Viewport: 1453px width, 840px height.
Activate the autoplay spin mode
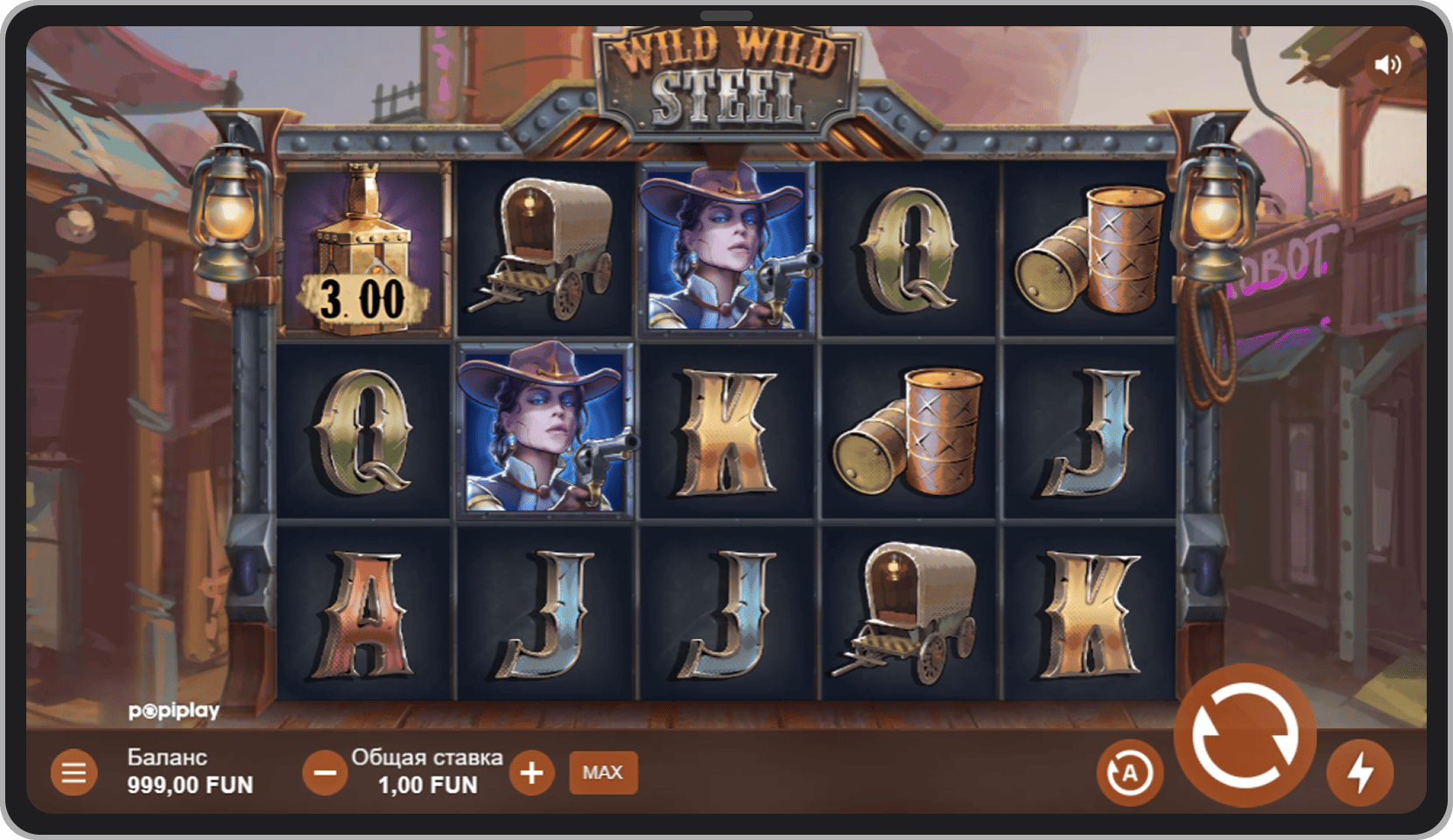[1131, 772]
